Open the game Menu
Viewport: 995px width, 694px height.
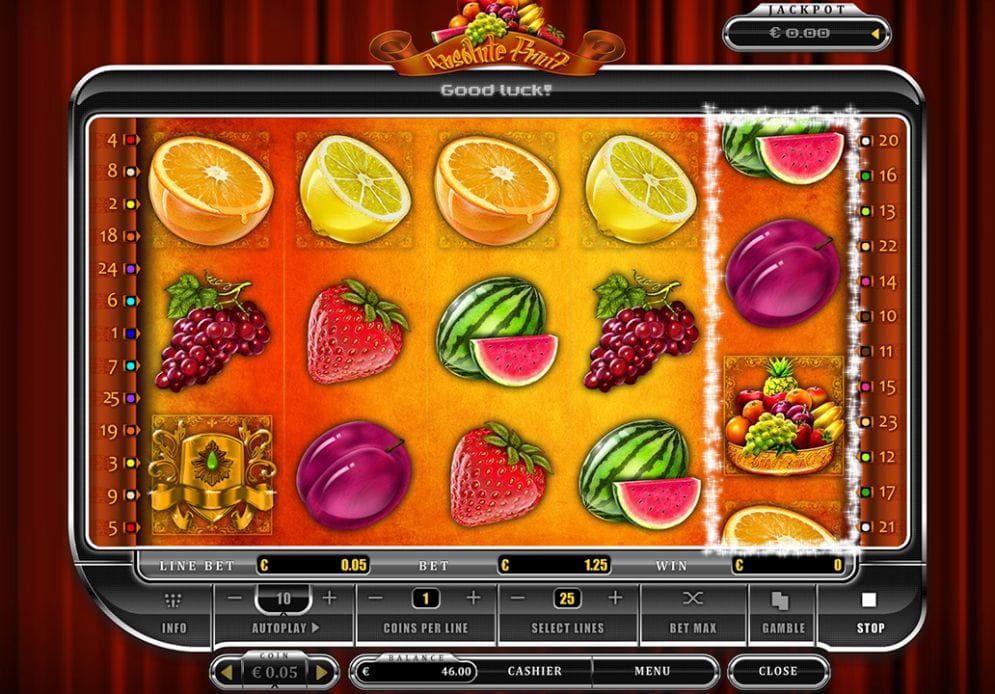coord(652,671)
